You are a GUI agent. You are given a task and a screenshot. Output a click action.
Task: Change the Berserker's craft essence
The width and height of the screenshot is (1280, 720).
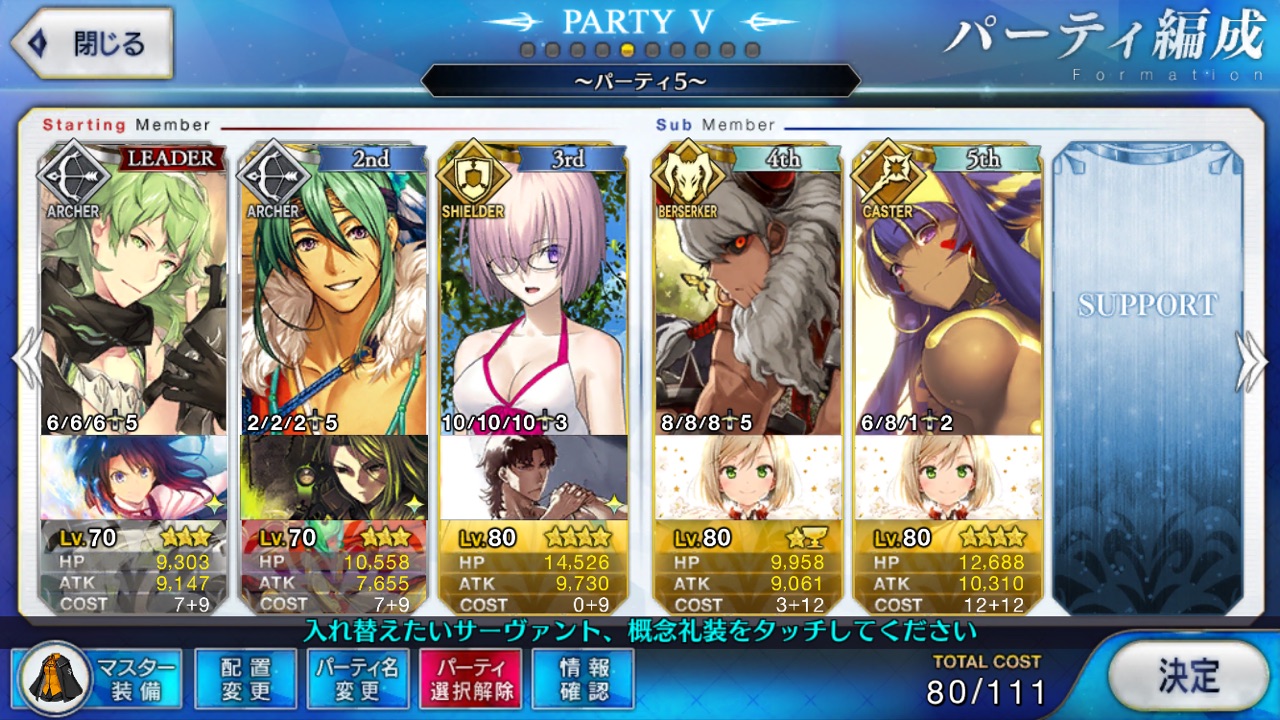click(747, 477)
